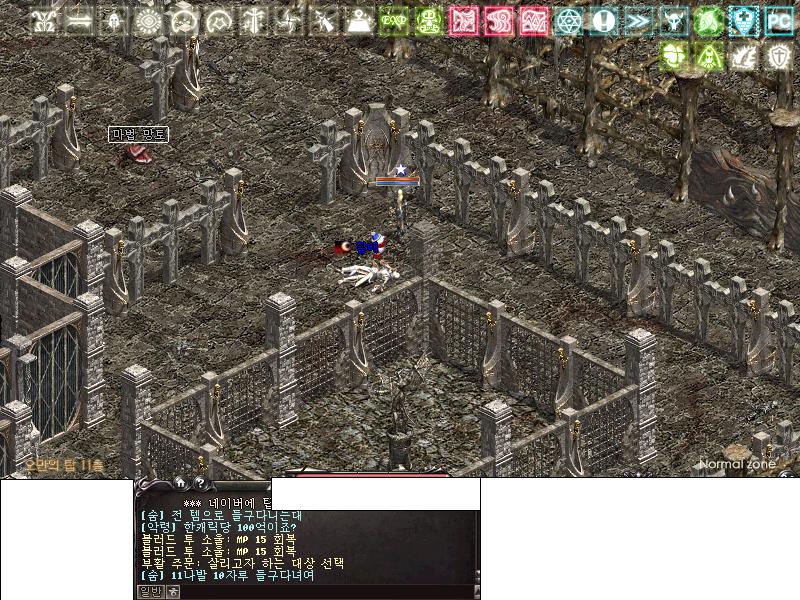800x600 pixels.
Task: Click the home button above the chat
Action: pyautogui.click(x=180, y=482)
